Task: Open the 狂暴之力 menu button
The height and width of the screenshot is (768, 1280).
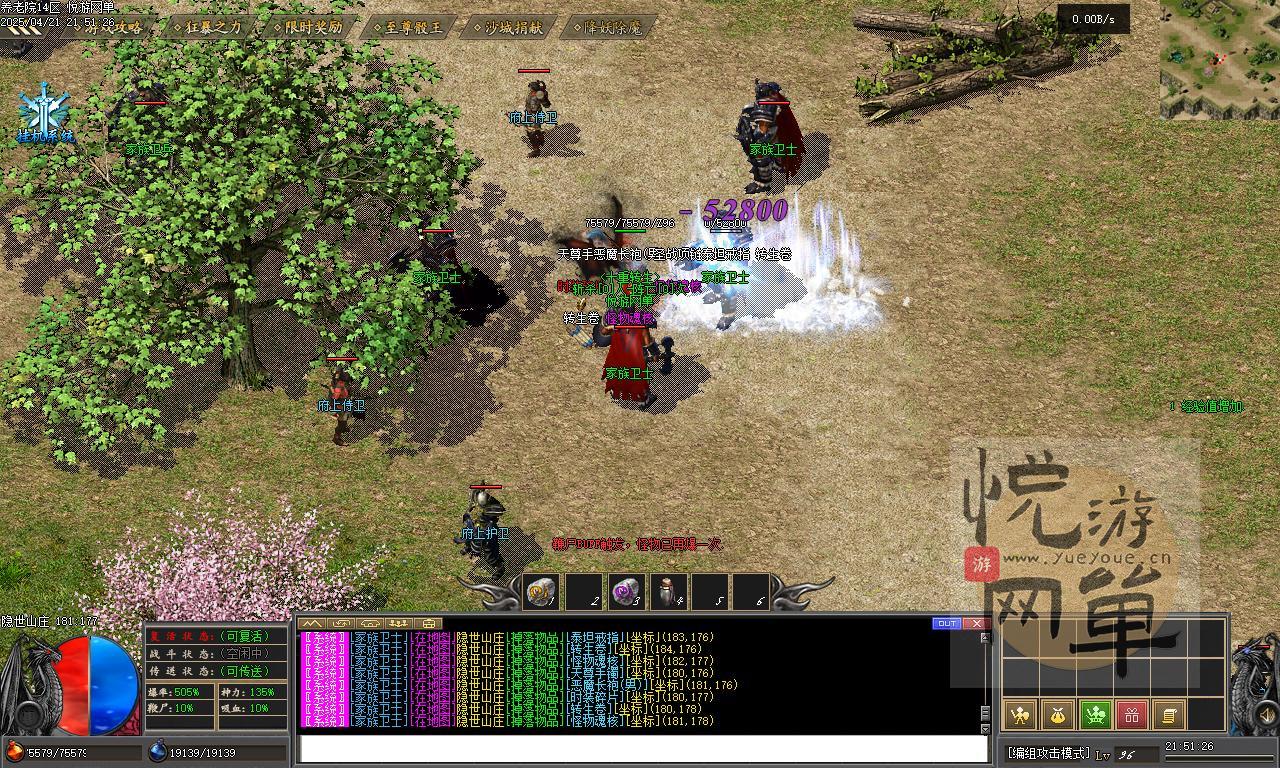Action: pos(207,27)
